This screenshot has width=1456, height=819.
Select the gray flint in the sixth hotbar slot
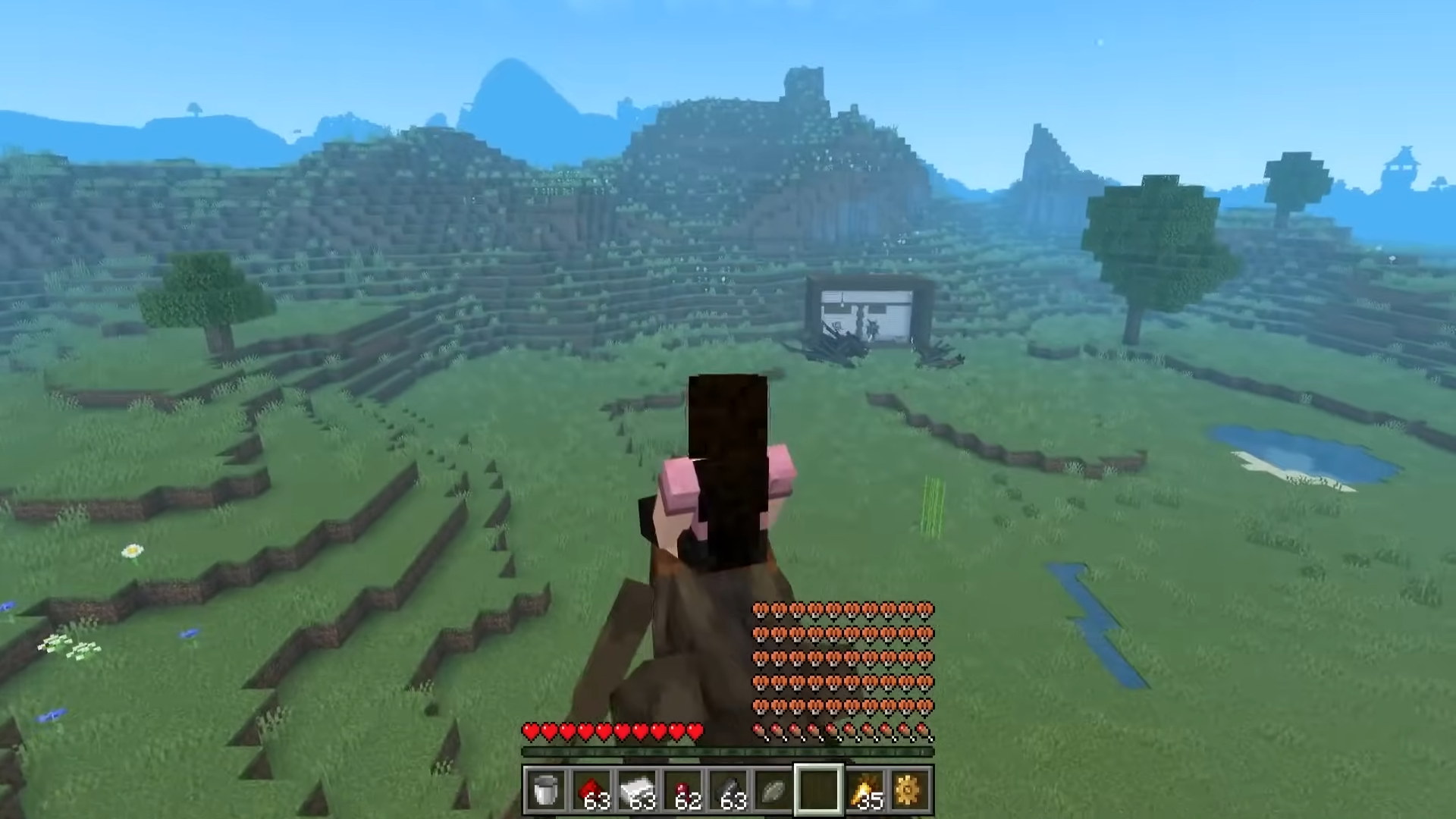click(772, 789)
